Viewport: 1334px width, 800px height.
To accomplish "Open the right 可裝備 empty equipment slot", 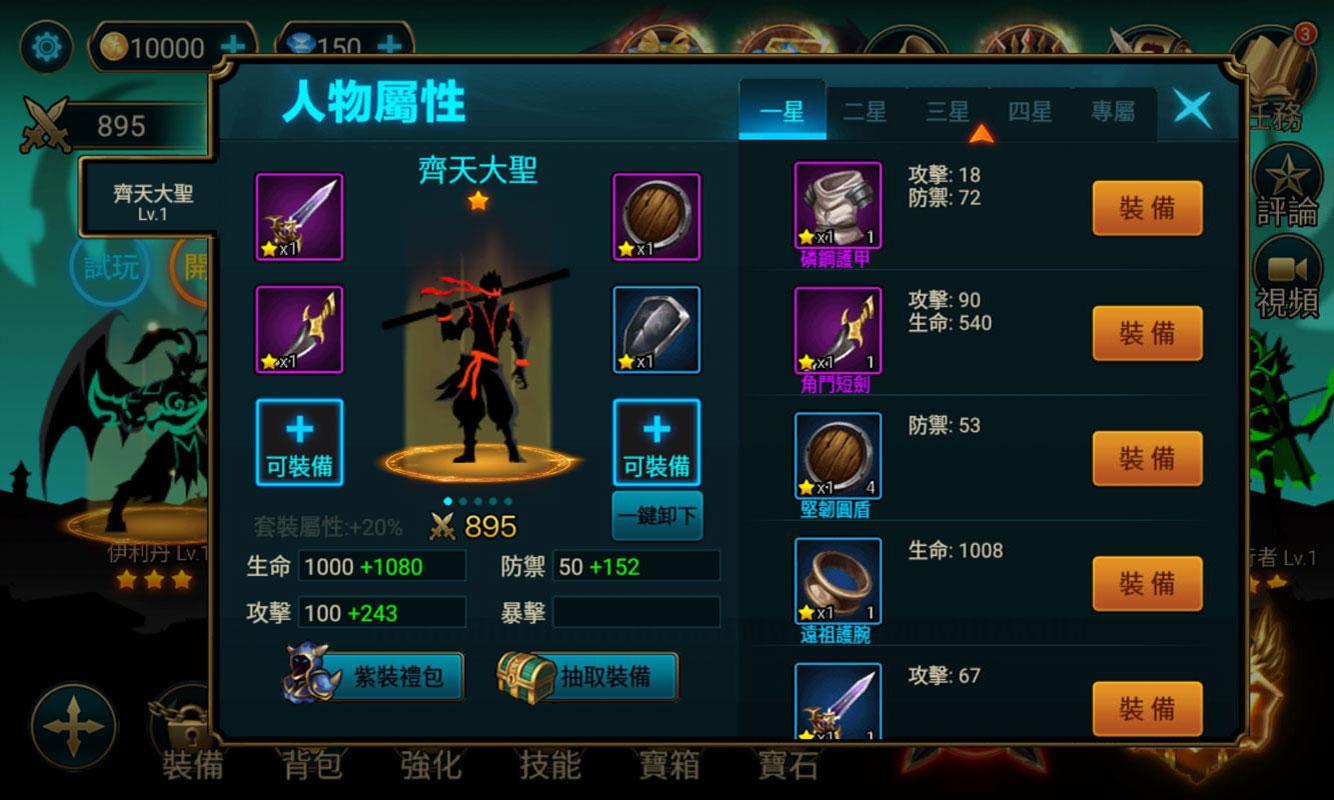I will 657,441.
